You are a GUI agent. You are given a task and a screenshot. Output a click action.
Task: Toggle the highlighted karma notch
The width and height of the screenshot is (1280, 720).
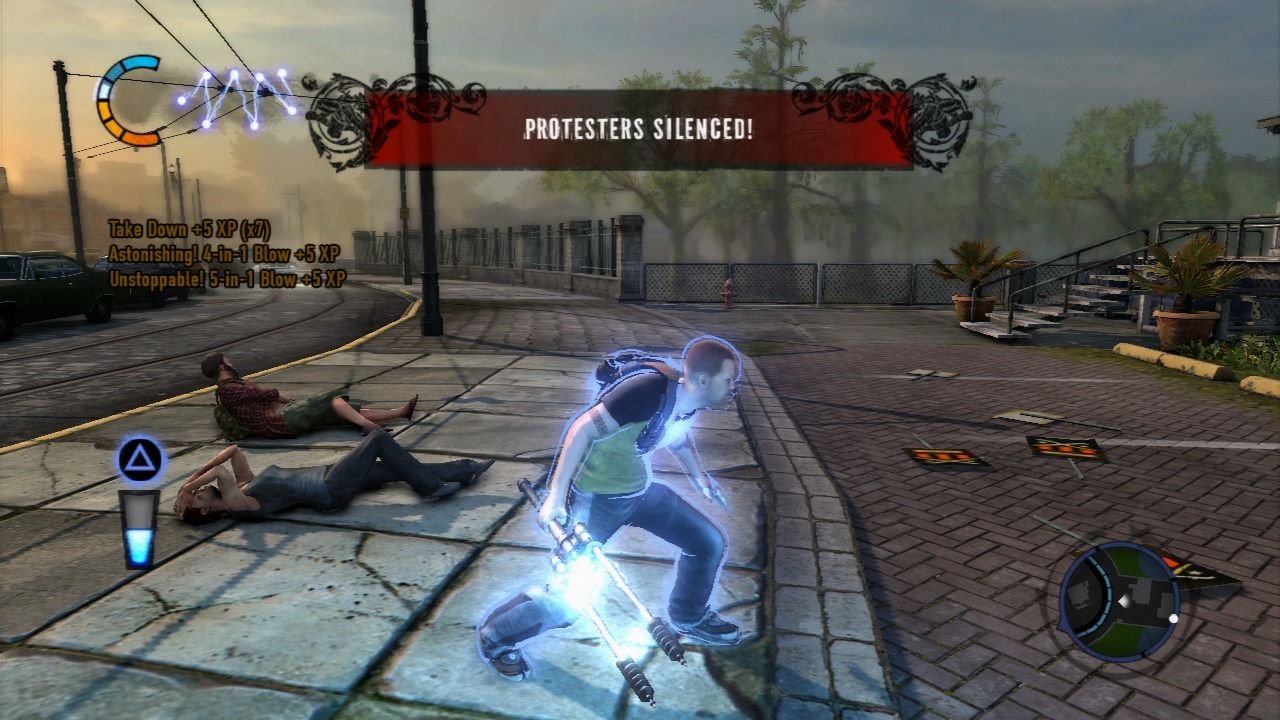(104, 92)
